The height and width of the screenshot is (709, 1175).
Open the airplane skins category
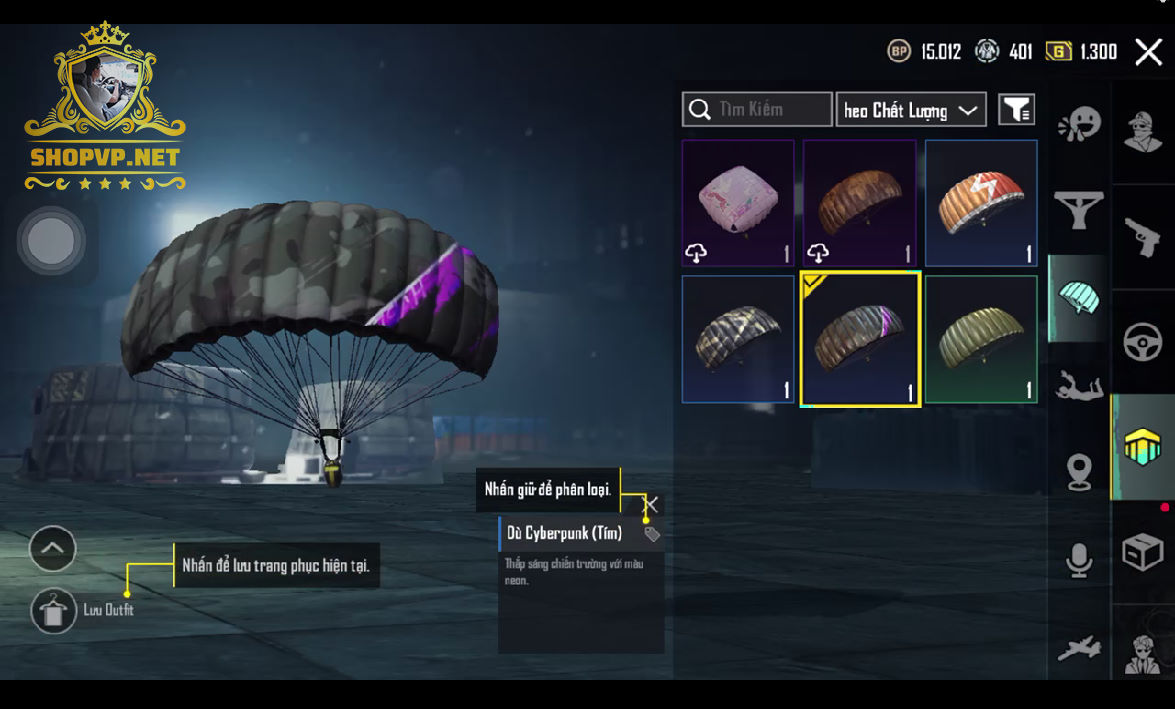tap(1078, 649)
